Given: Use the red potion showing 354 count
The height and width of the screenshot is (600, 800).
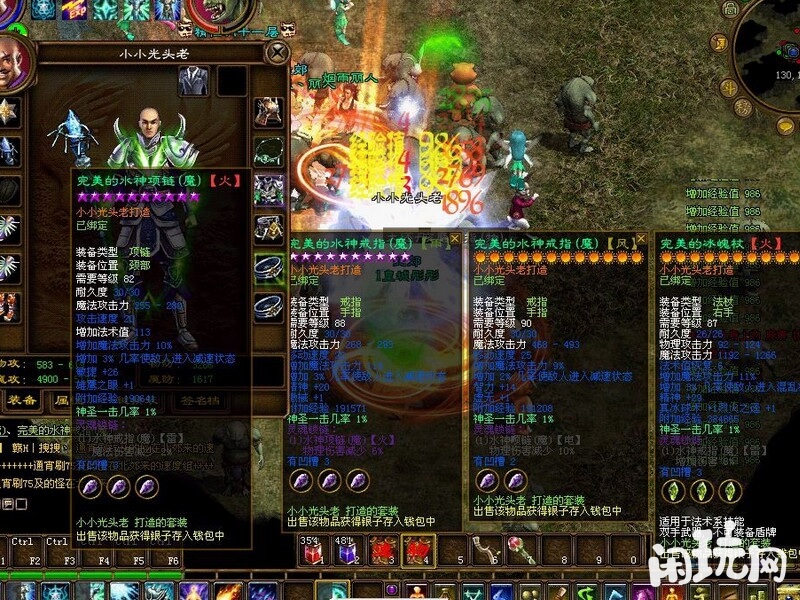Looking at the screenshot, I should click(x=313, y=550).
